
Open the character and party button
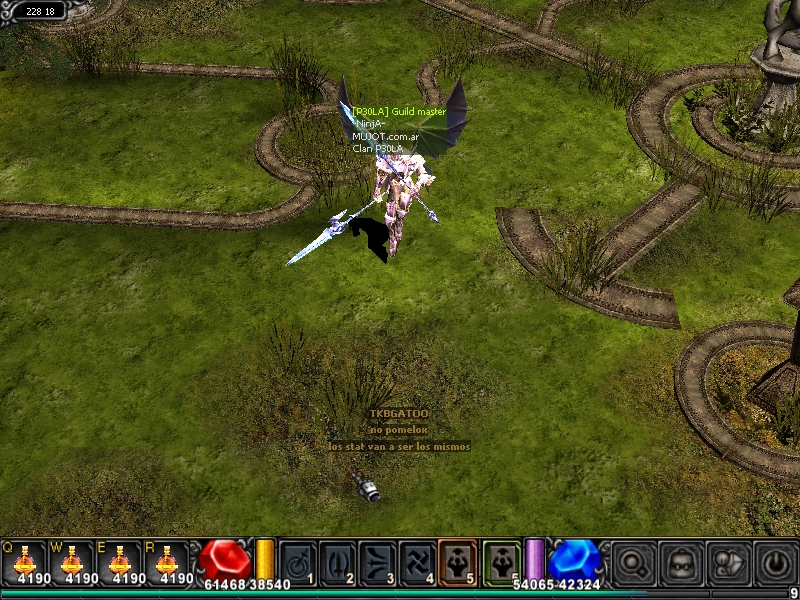pos(727,562)
